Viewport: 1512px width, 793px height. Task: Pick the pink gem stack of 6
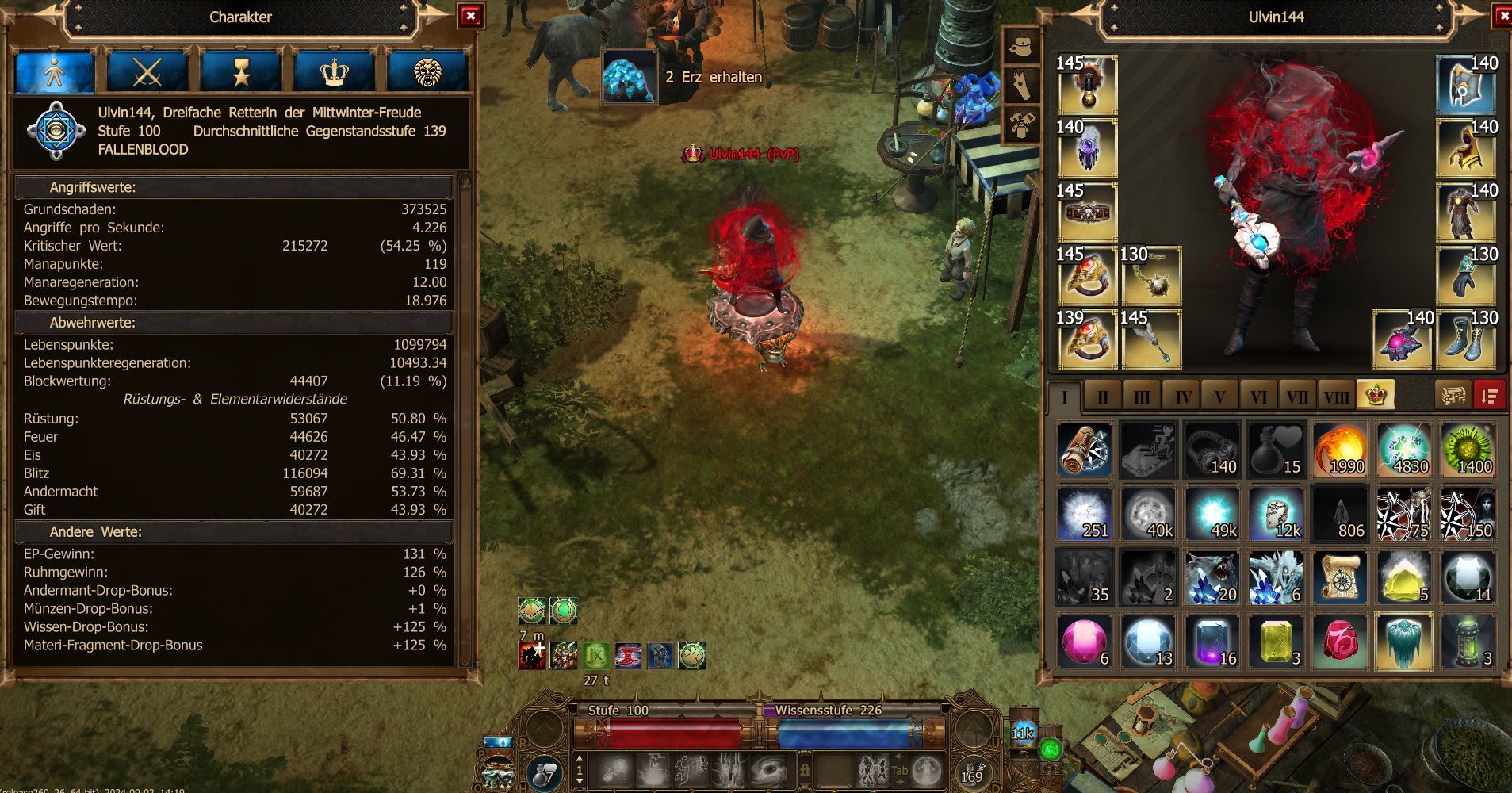point(1085,641)
